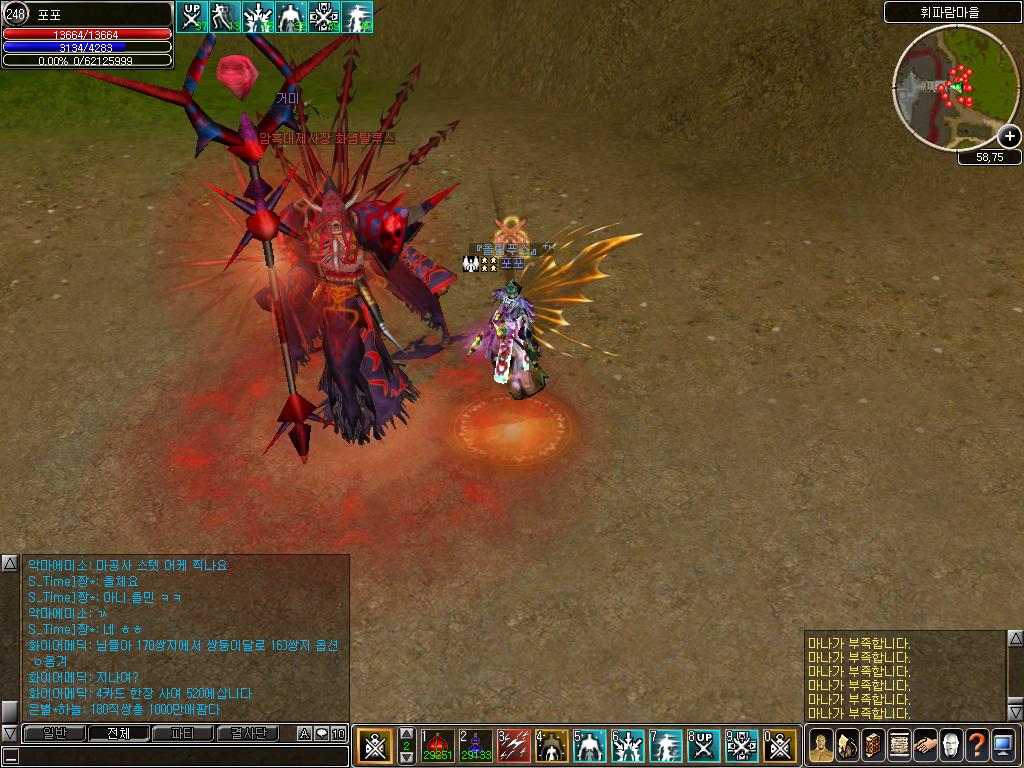
Task: Open the minimap of 휘파람마을
Action: coord(955,88)
